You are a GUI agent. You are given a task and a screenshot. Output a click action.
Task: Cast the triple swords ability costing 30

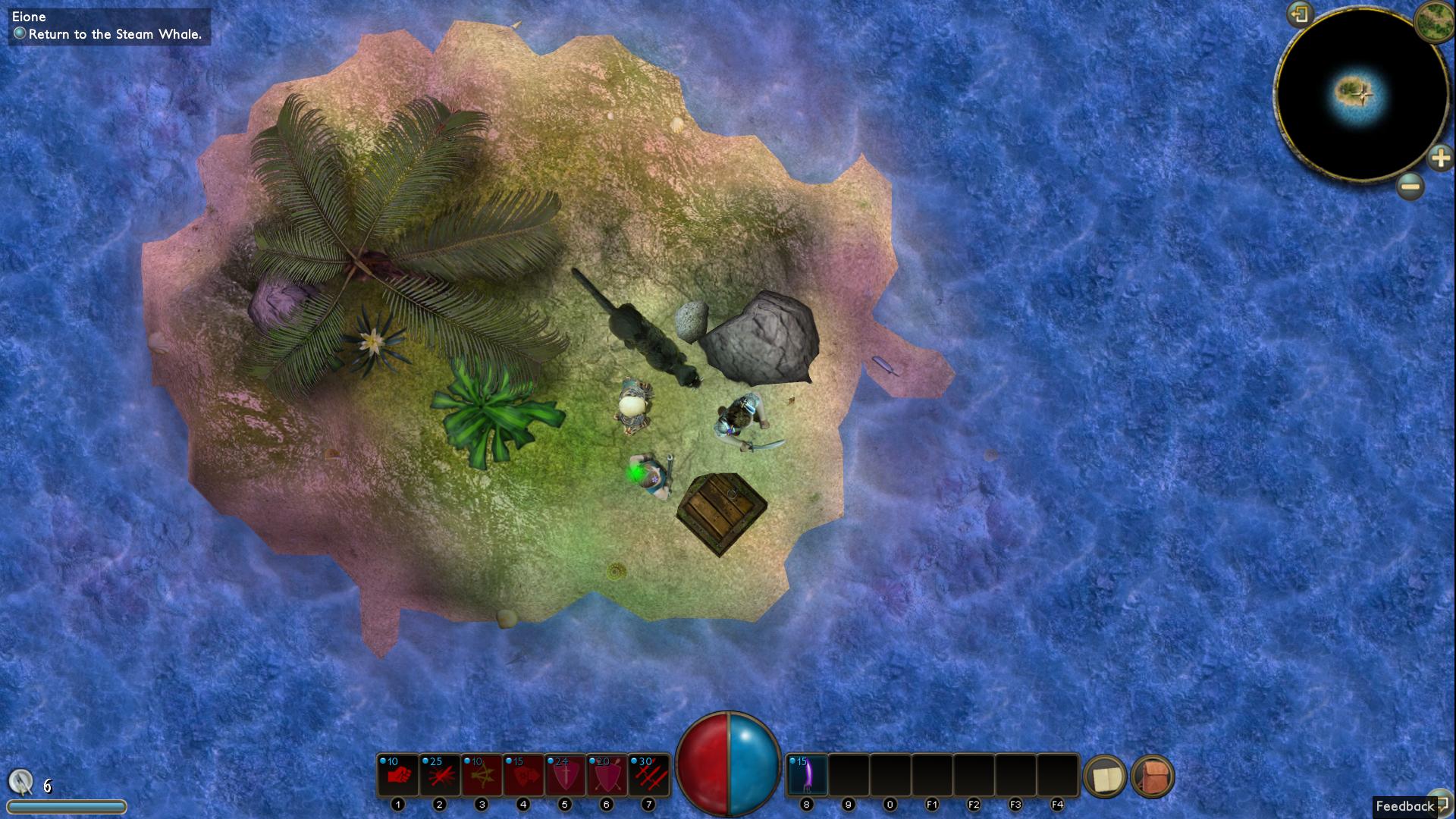(648, 775)
